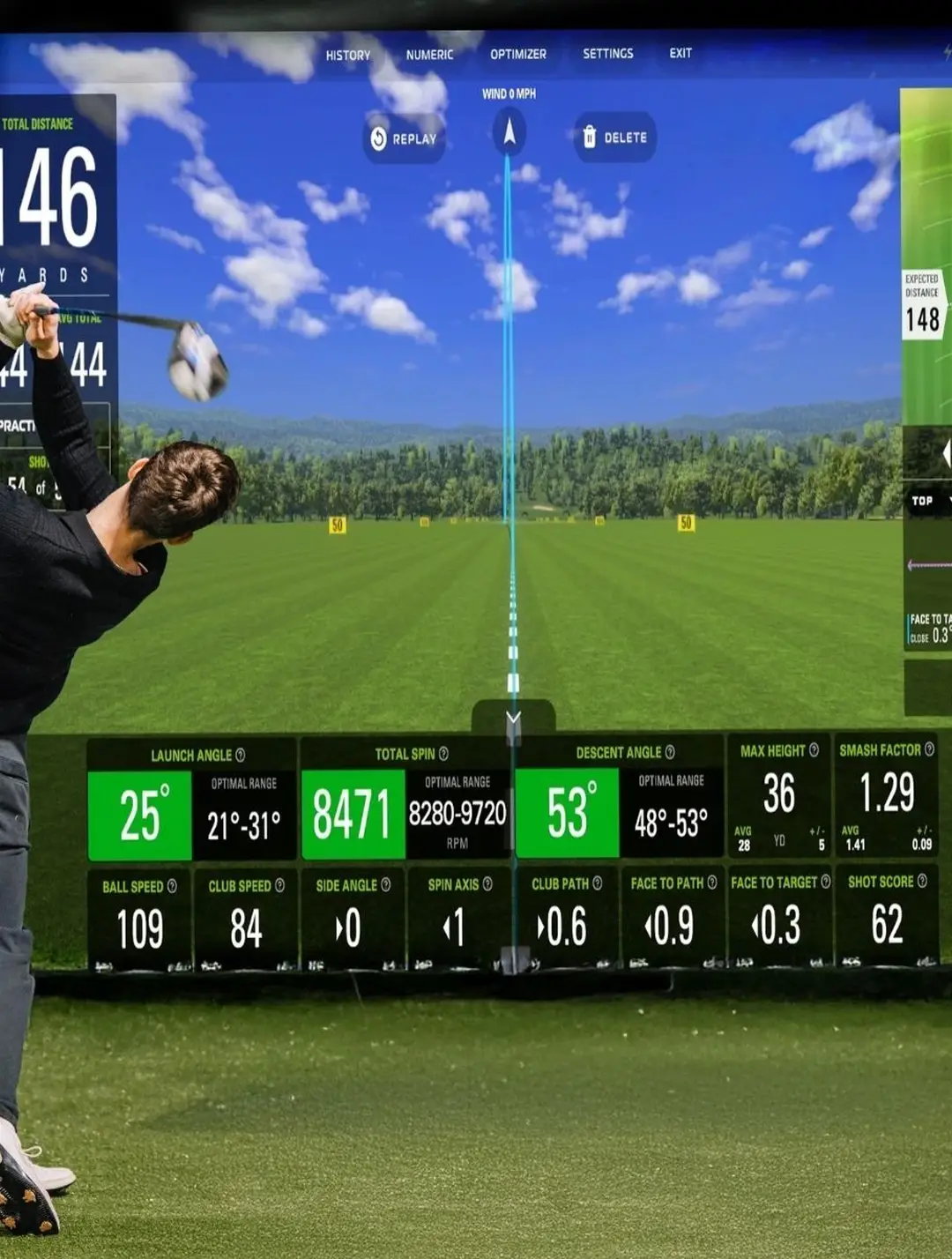Choose Exit in the top menu
Image resolution: width=952 pixels, height=1259 pixels.
[x=681, y=53]
